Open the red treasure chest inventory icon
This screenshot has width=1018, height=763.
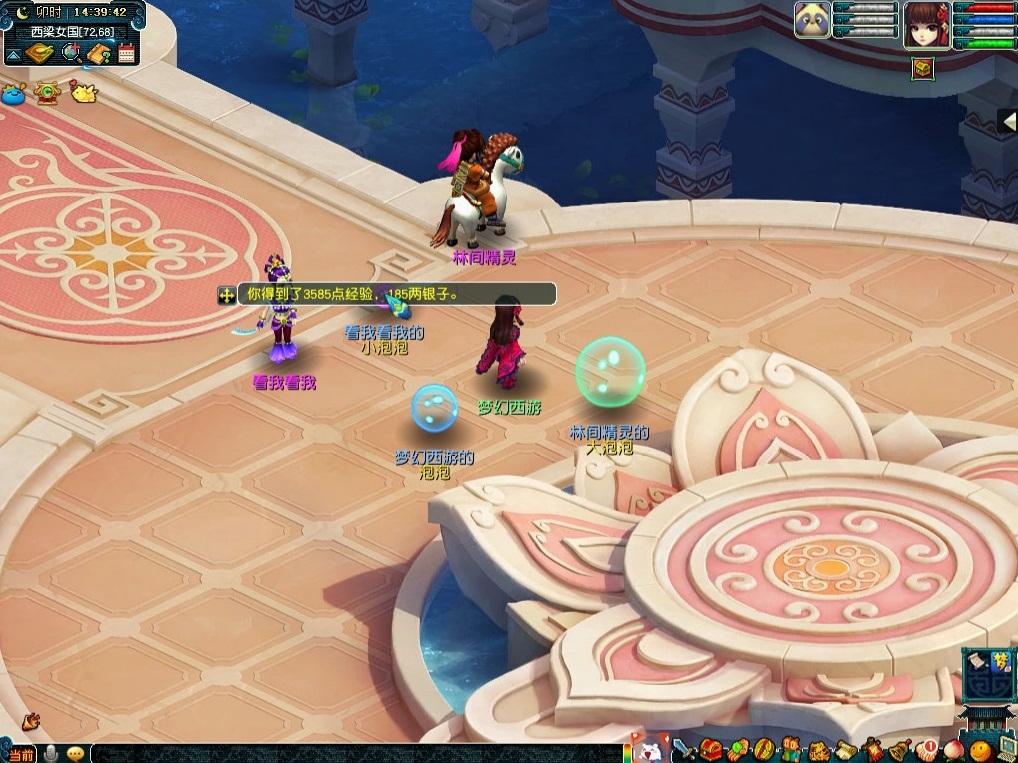pyautogui.click(x=711, y=749)
